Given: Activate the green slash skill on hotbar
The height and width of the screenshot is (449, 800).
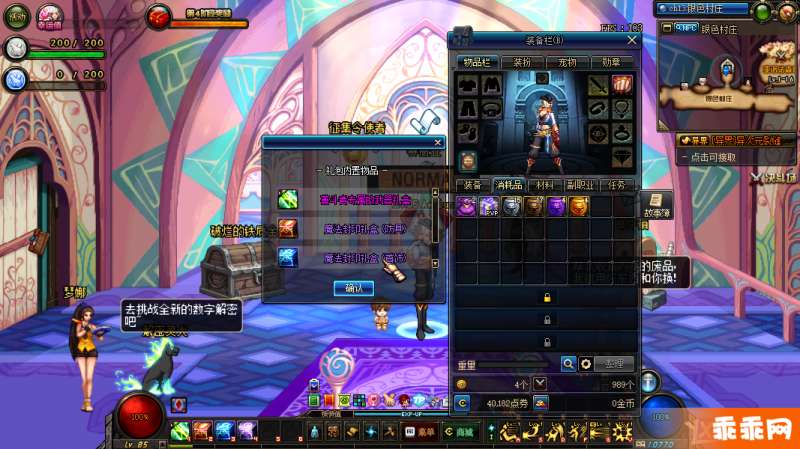Looking at the screenshot, I should [180, 431].
